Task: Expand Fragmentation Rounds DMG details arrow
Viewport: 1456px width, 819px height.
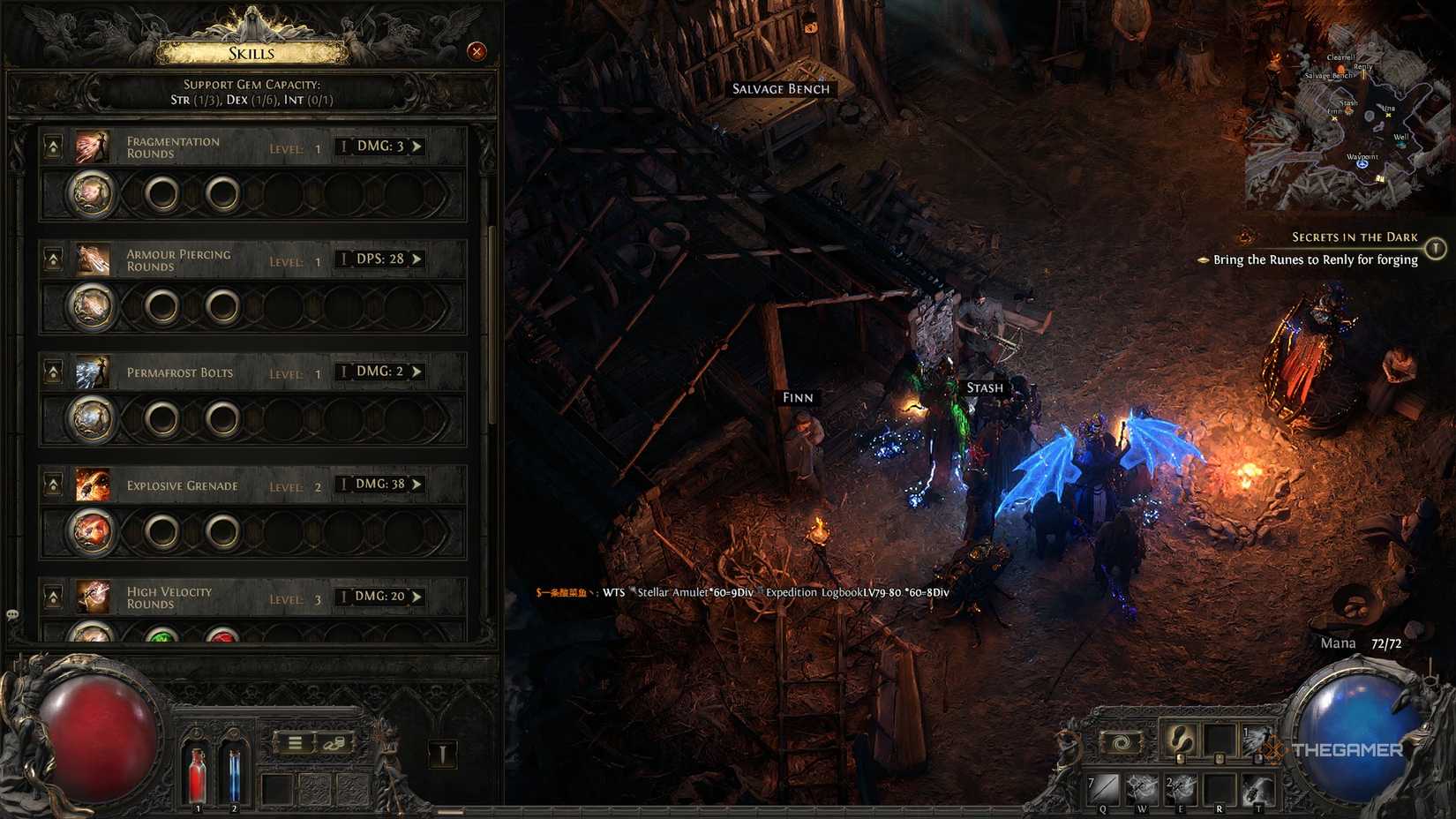Action: 415,146
